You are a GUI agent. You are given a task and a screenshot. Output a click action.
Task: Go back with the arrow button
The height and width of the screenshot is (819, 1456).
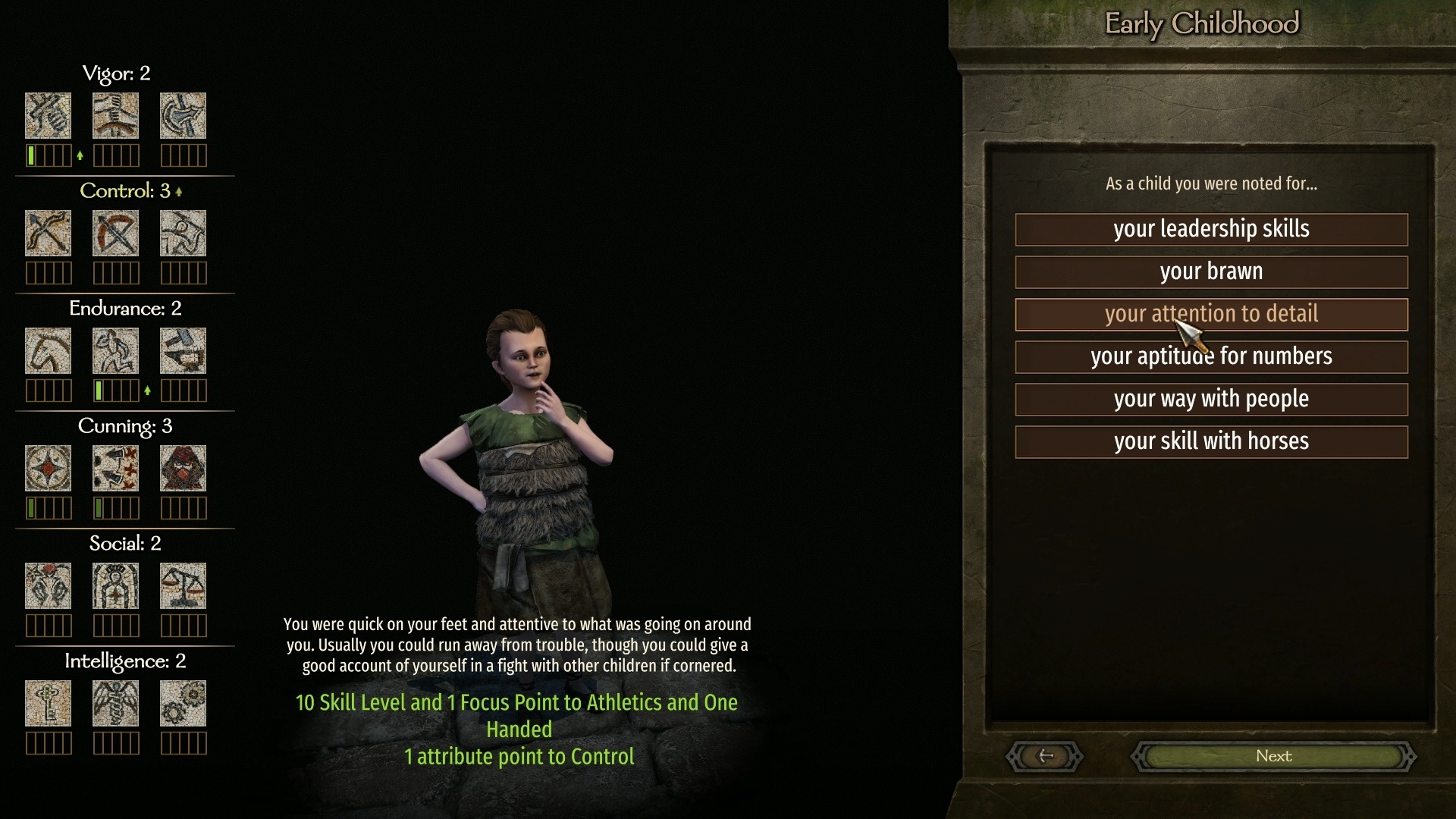click(x=1045, y=756)
